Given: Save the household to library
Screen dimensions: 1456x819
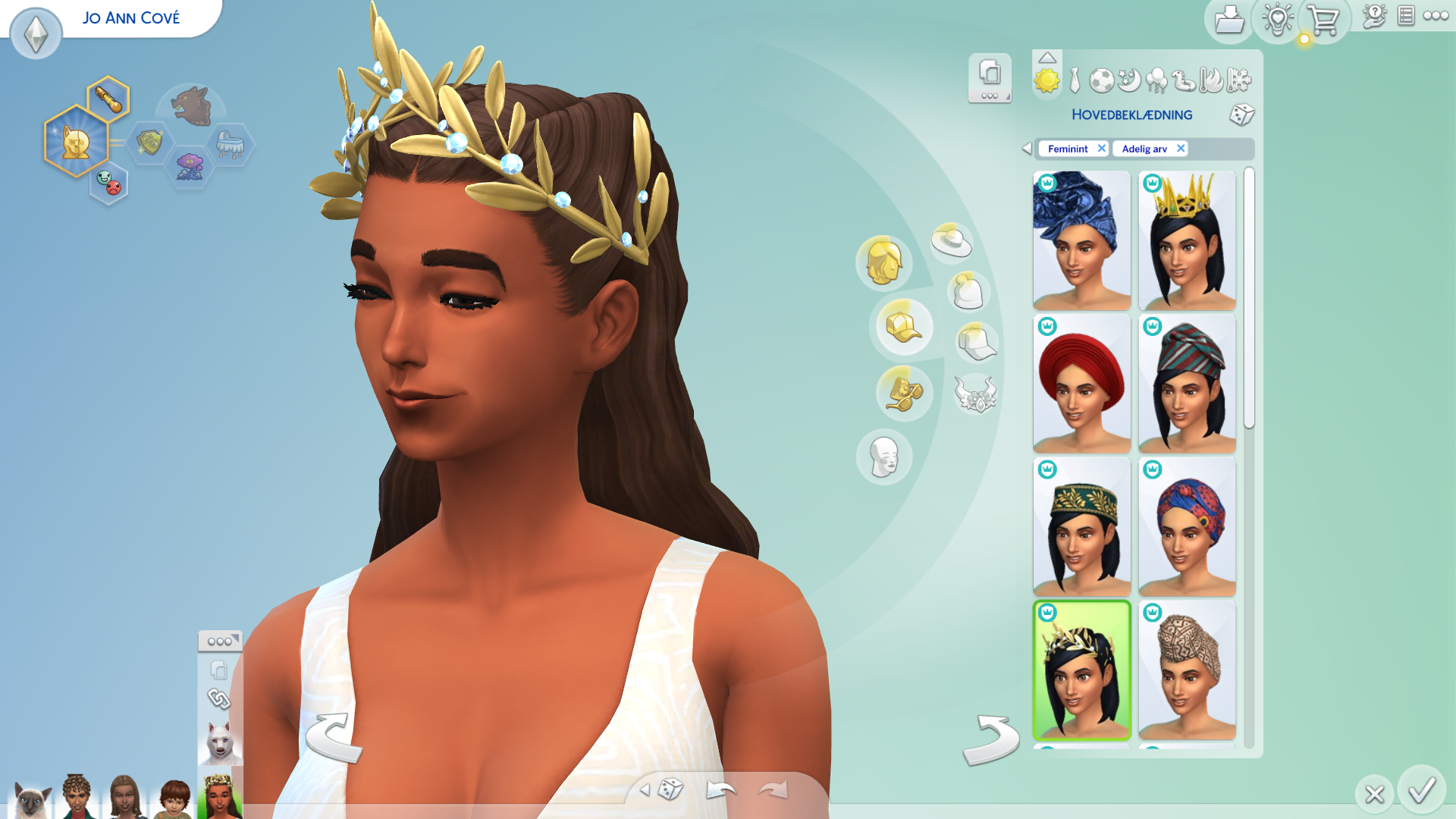Looking at the screenshot, I should (x=1228, y=20).
